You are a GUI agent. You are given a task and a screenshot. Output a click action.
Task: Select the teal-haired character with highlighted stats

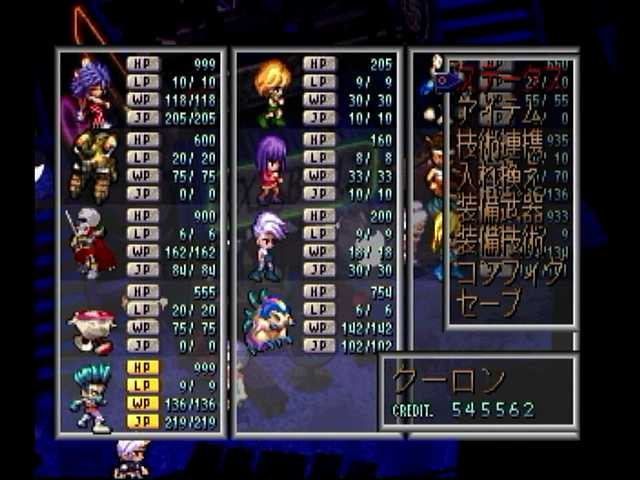92,396
